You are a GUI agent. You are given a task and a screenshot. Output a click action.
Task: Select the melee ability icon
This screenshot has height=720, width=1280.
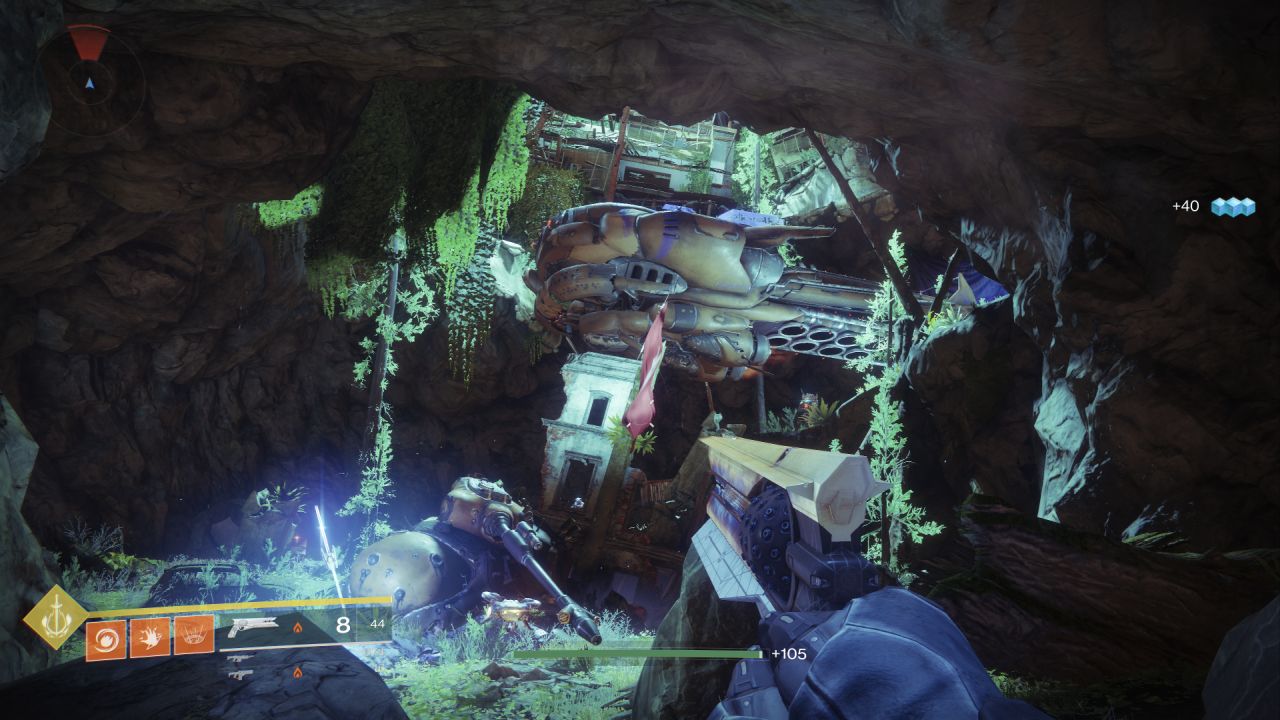coord(150,635)
